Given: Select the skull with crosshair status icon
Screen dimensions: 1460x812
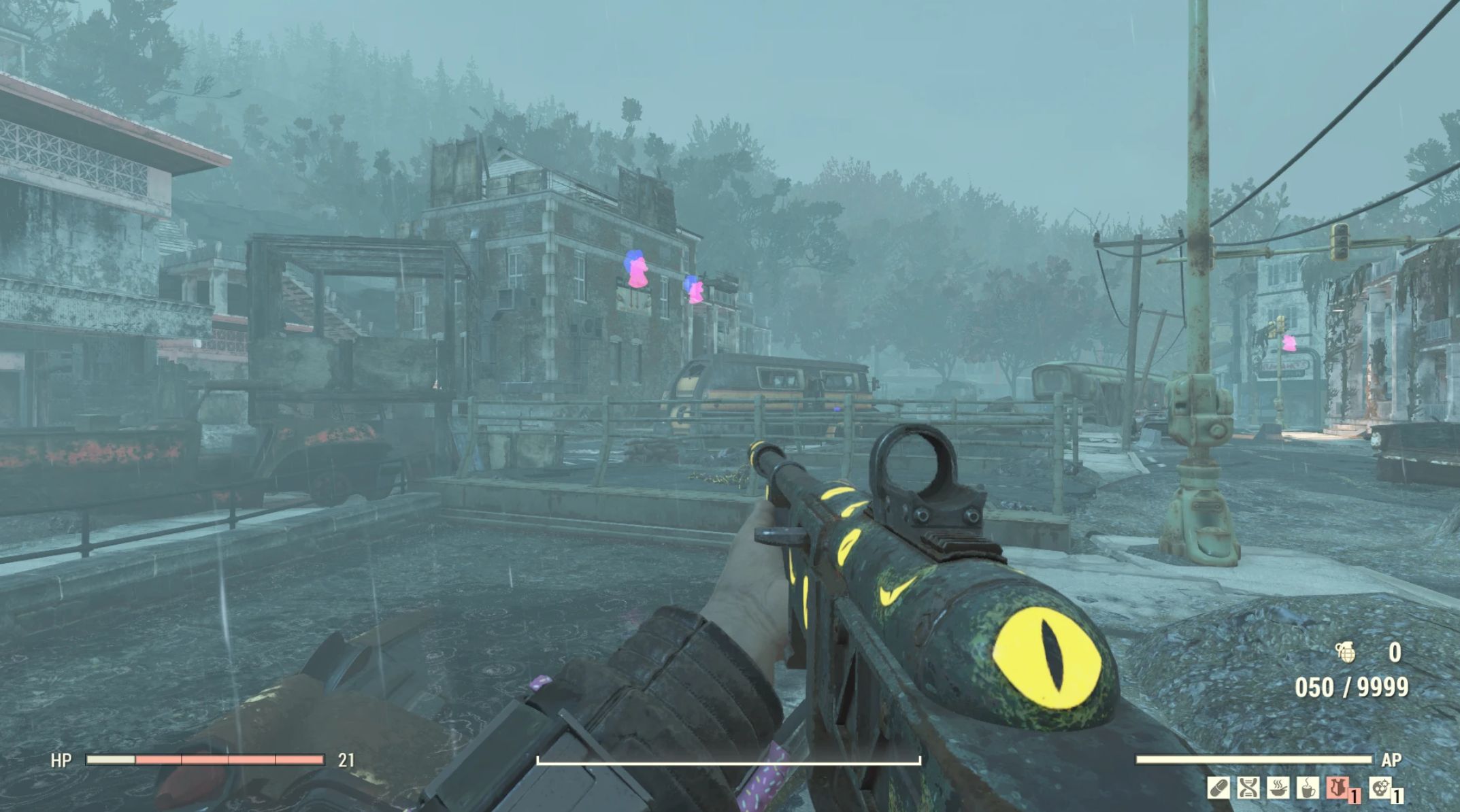Looking at the screenshot, I should pos(1380,788).
